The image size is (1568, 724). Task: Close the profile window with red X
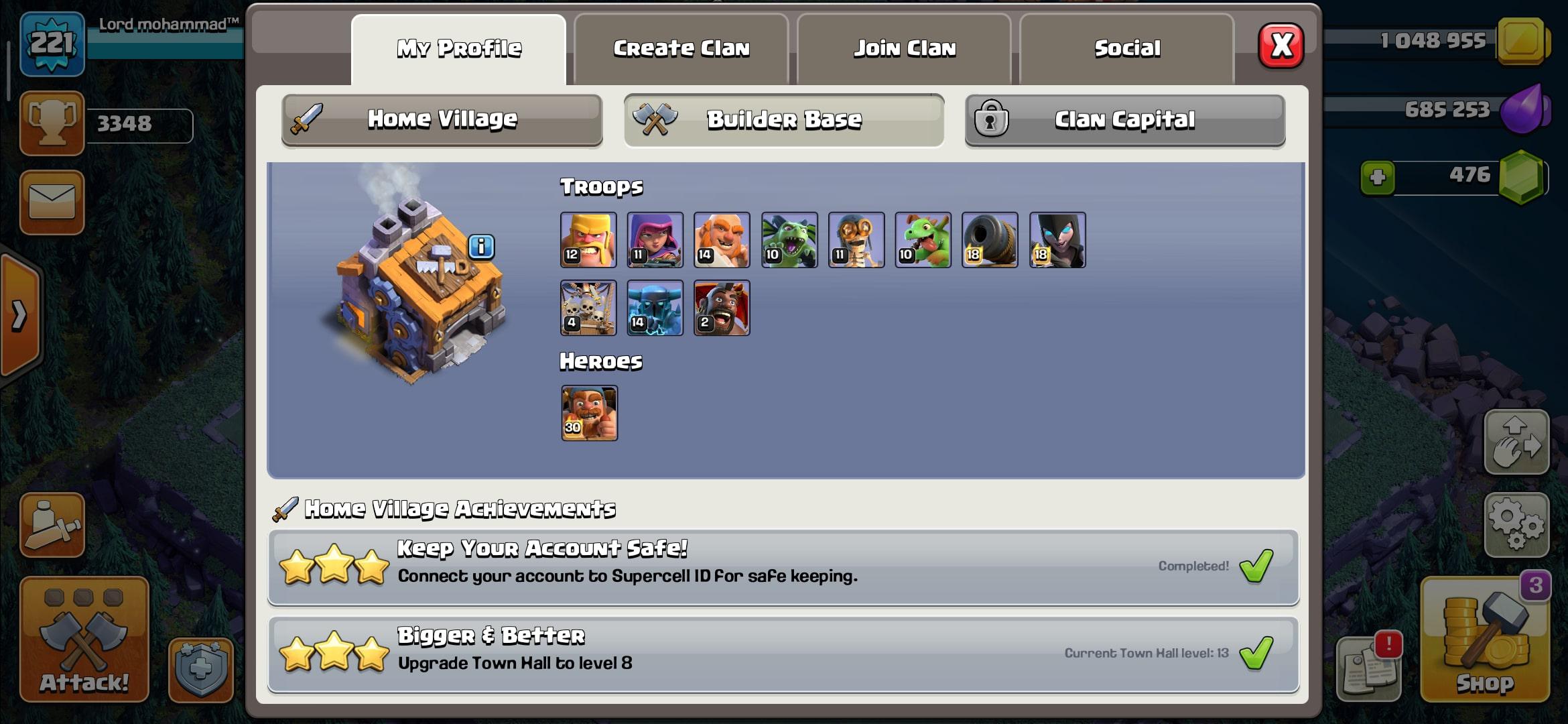point(1281,46)
